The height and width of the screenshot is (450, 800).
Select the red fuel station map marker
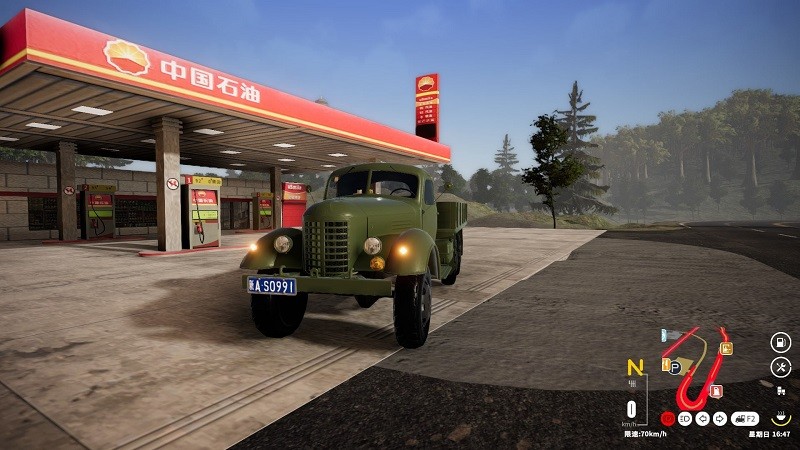click(716, 390)
